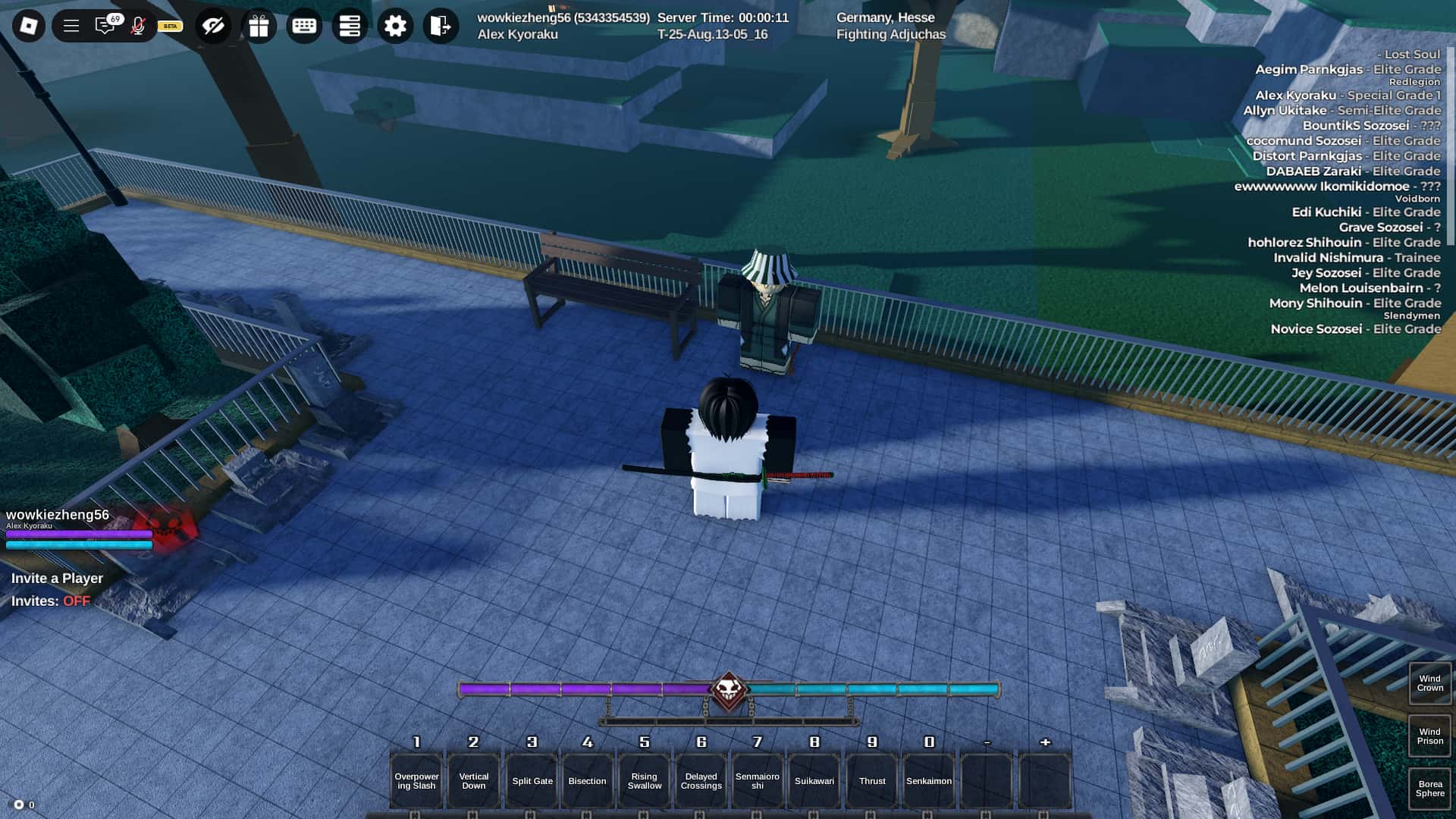The height and width of the screenshot is (819, 1456).
Task: Select the Overpowering Slash skill
Action: pos(416,780)
